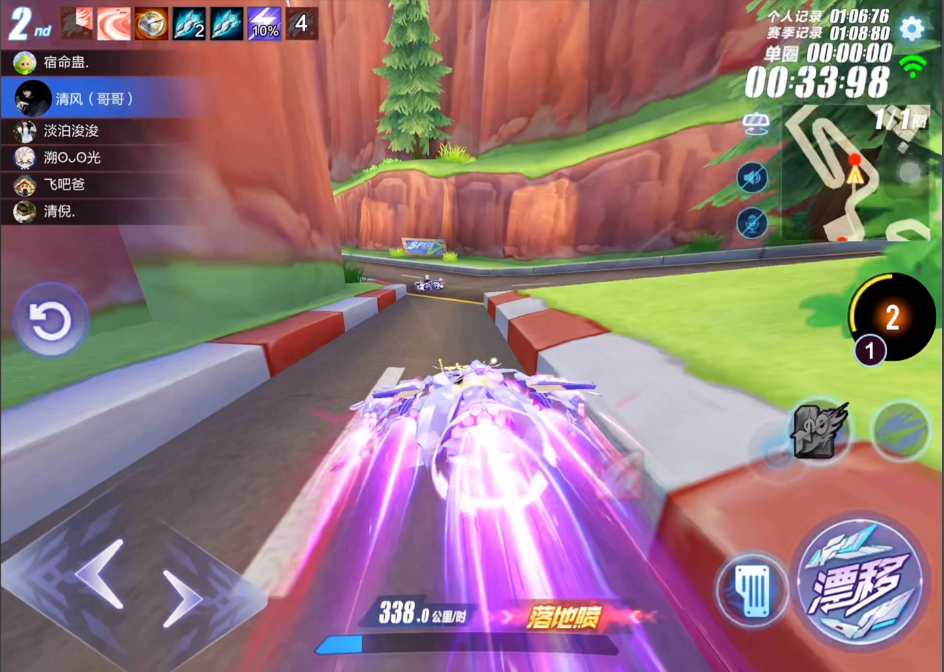944x672 pixels.
Task: Tap the orange gauge showing 2
Action: tap(892, 317)
